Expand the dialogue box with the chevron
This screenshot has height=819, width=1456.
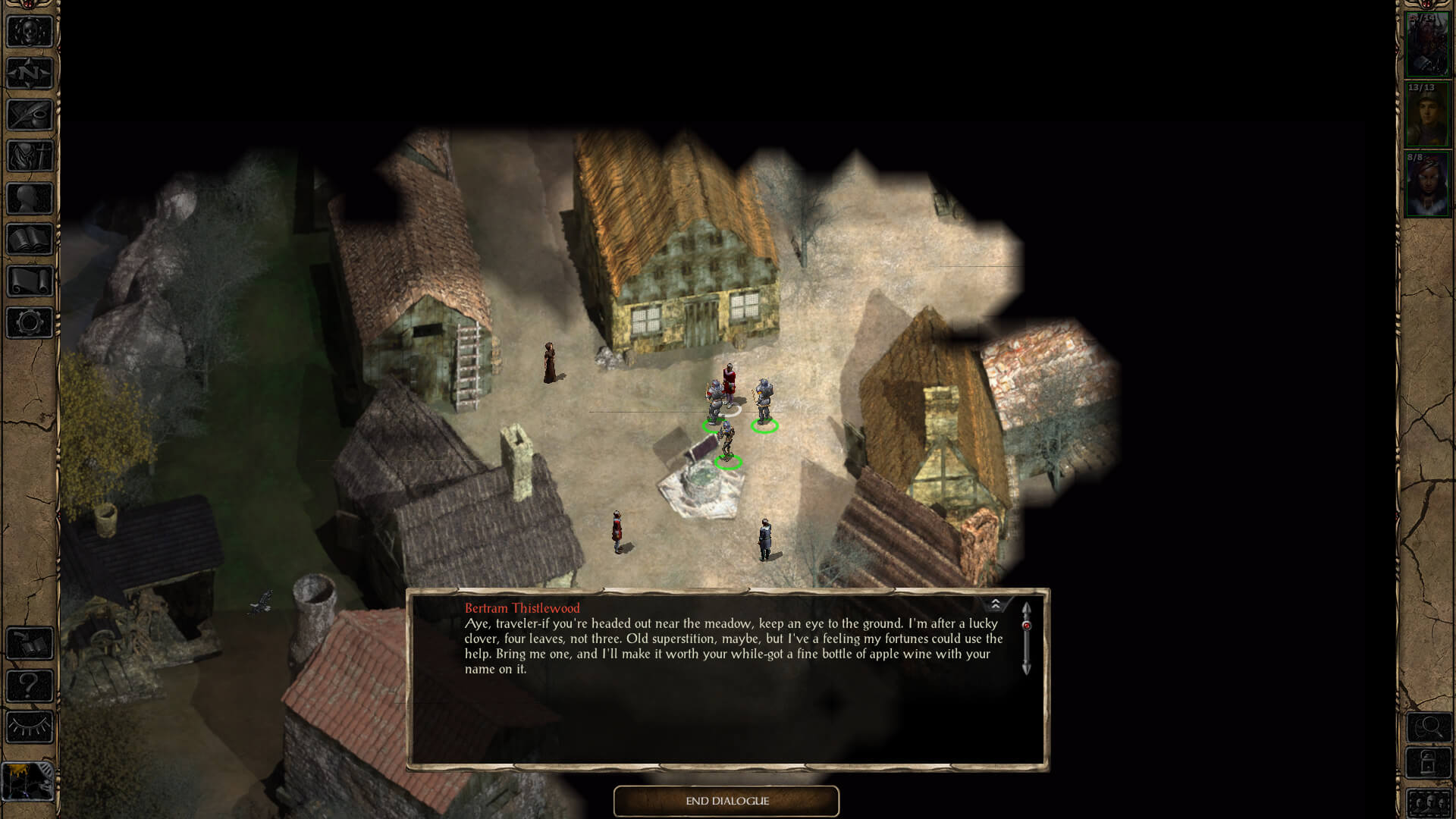pos(996,604)
